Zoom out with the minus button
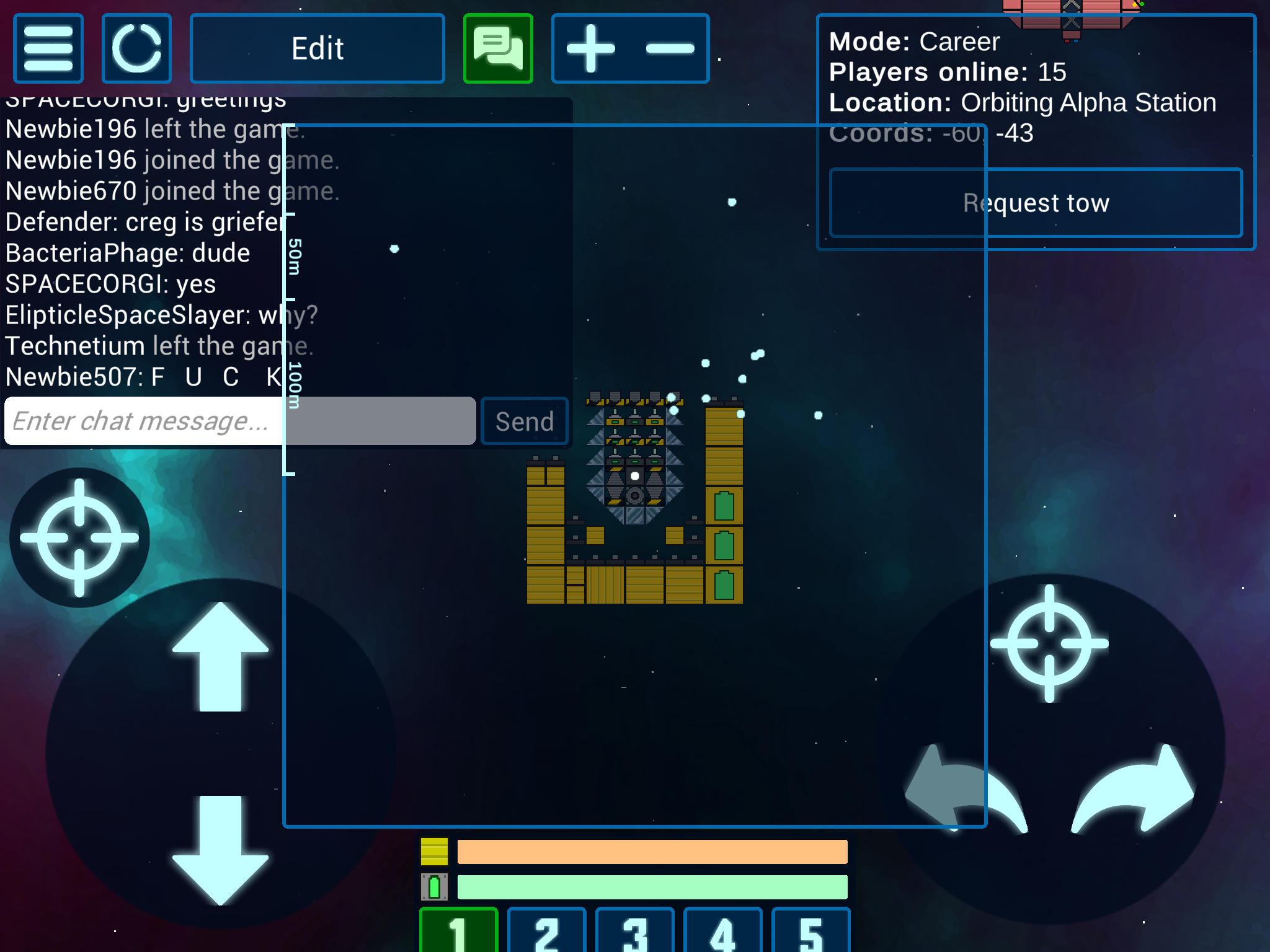 click(670, 48)
